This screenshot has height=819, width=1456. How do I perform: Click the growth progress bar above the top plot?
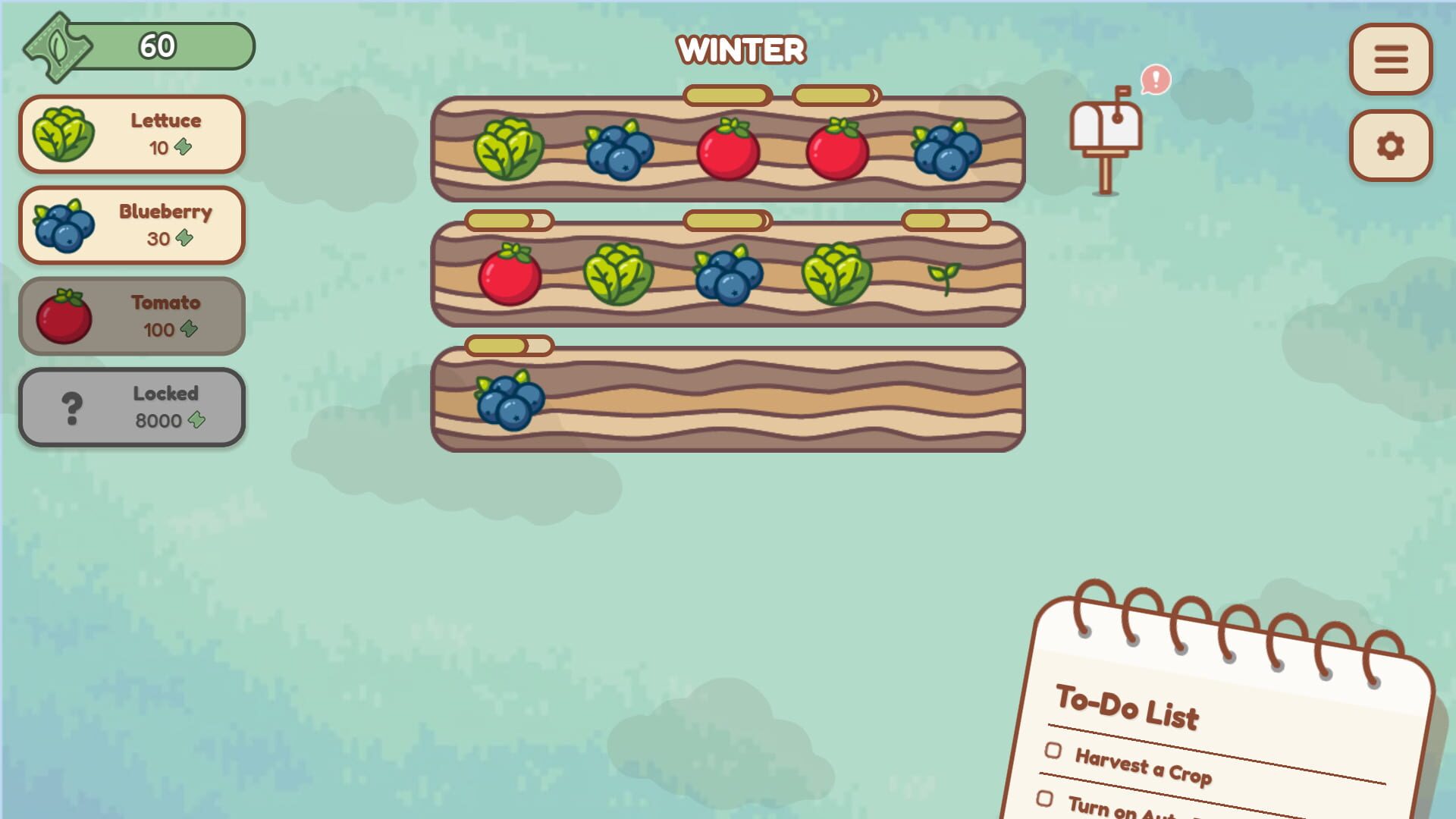point(726,96)
